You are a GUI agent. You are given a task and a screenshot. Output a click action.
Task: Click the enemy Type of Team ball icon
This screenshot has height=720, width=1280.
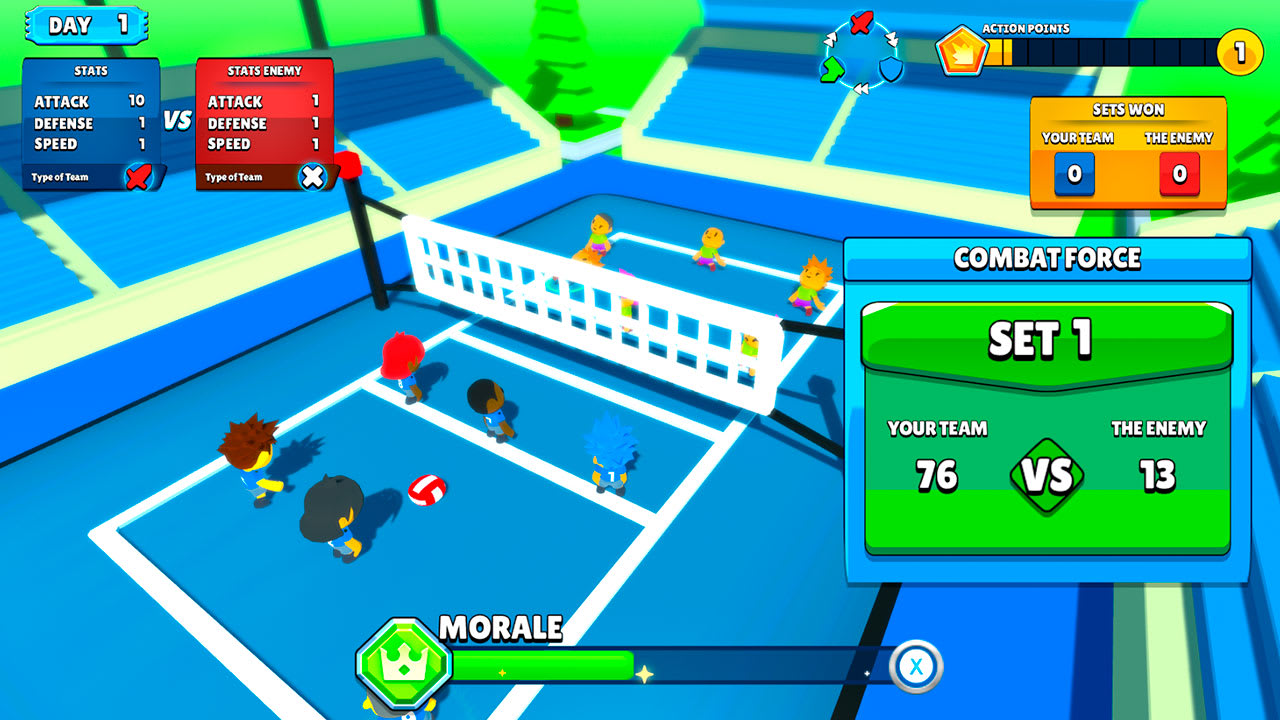point(314,177)
